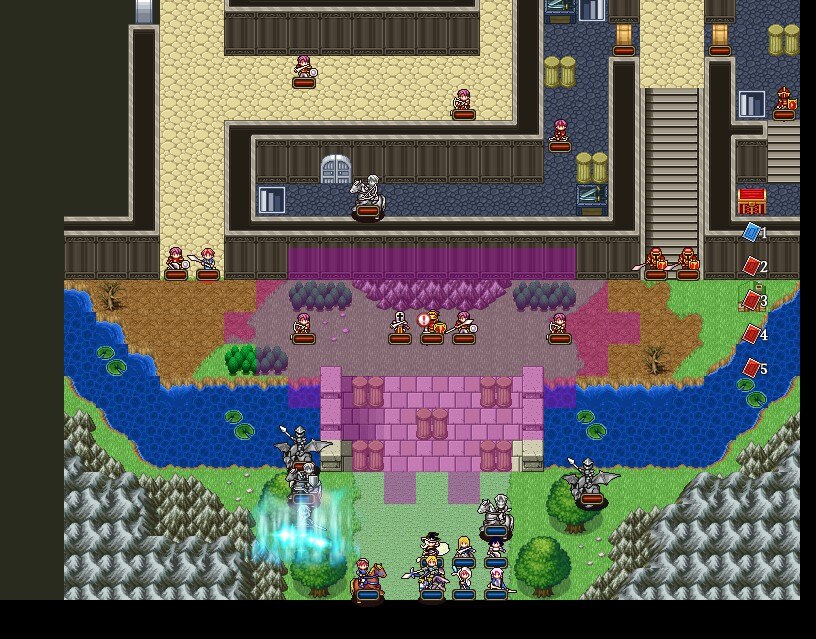Pick the red phase marker numbered 5
The height and width of the screenshot is (639, 816).
coord(752,369)
